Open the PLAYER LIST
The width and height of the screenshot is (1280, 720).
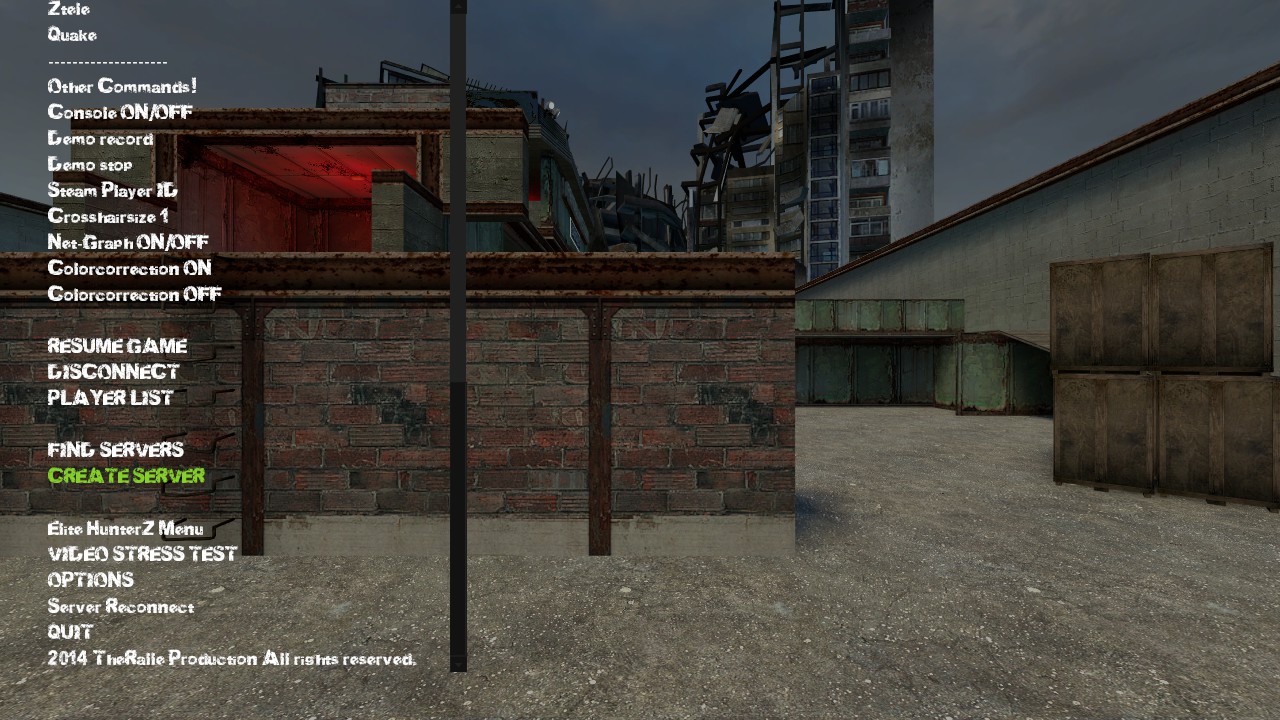110,398
